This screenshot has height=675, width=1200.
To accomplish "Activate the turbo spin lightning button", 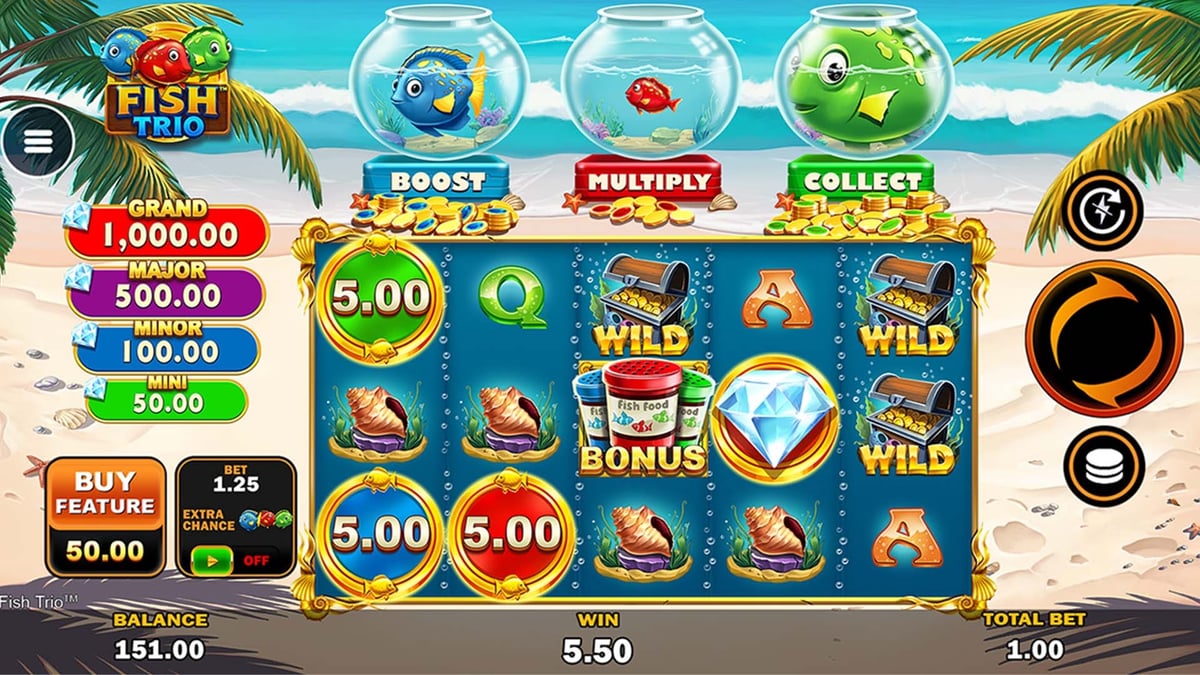I will click(x=1102, y=210).
